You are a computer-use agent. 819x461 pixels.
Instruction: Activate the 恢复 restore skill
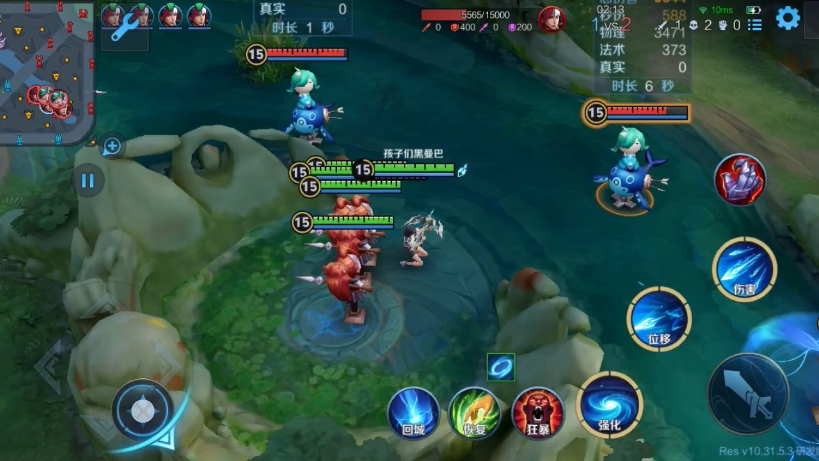(x=475, y=412)
